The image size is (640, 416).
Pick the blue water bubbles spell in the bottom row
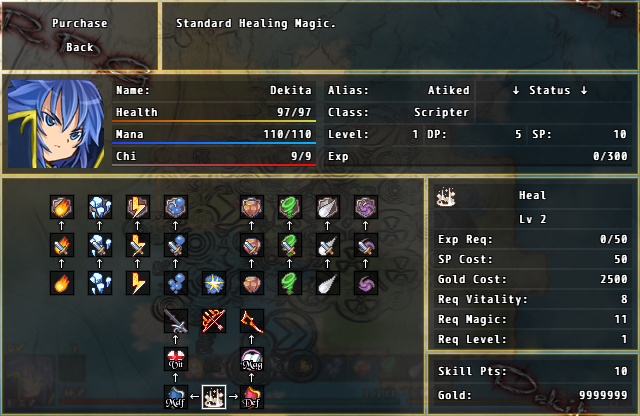[176, 283]
